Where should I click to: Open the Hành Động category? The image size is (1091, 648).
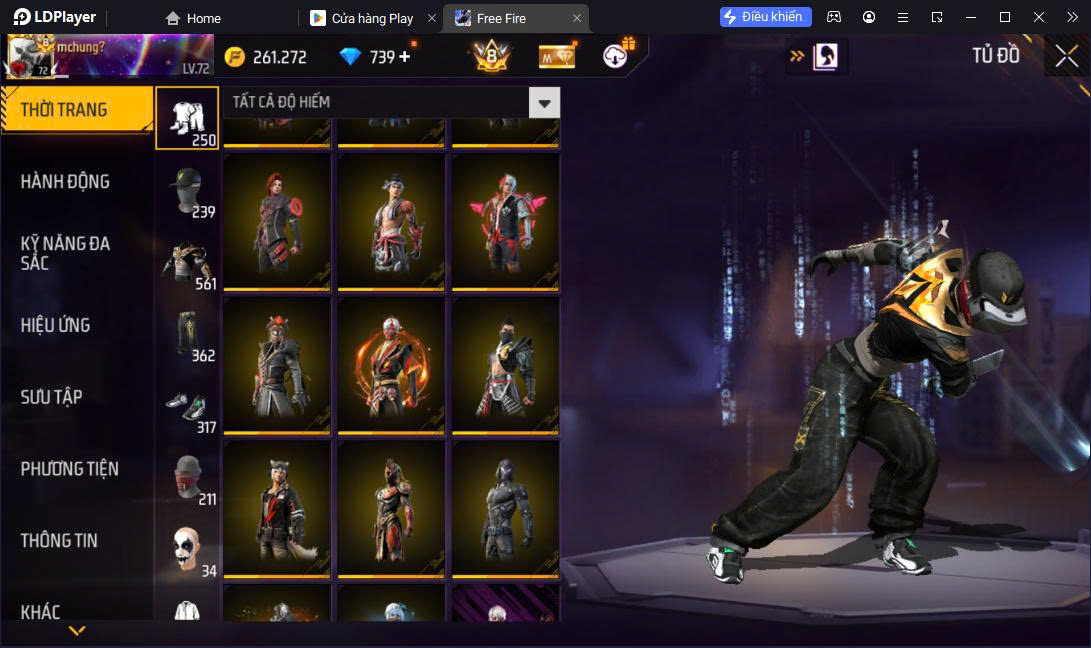click(x=66, y=182)
